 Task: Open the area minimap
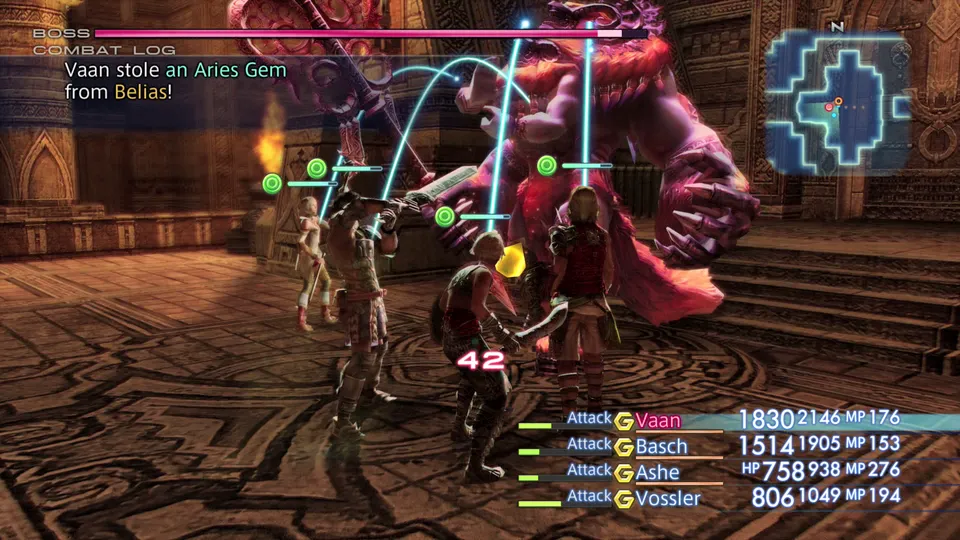838,100
